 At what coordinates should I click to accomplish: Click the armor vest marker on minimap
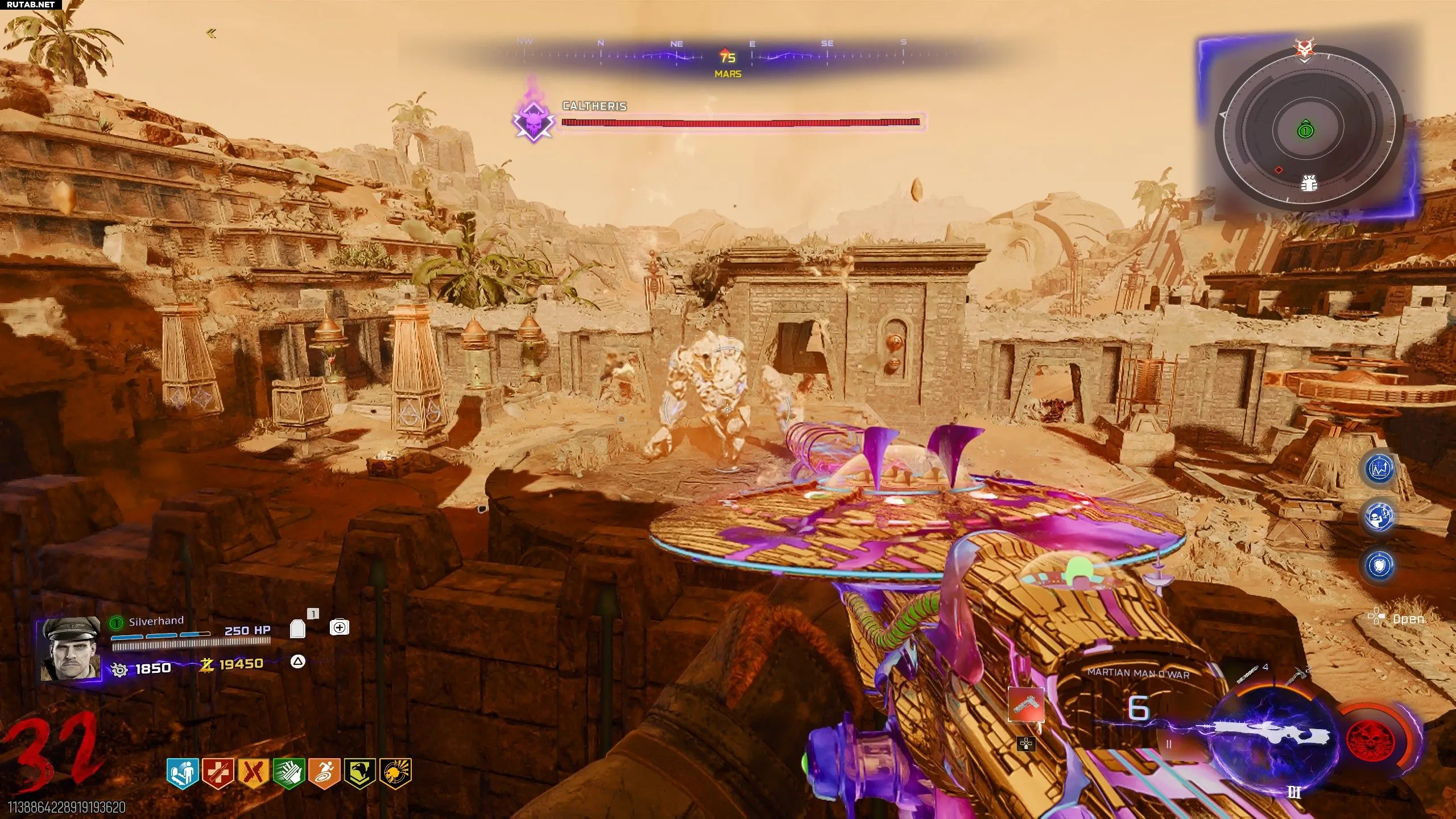click(x=1309, y=183)
